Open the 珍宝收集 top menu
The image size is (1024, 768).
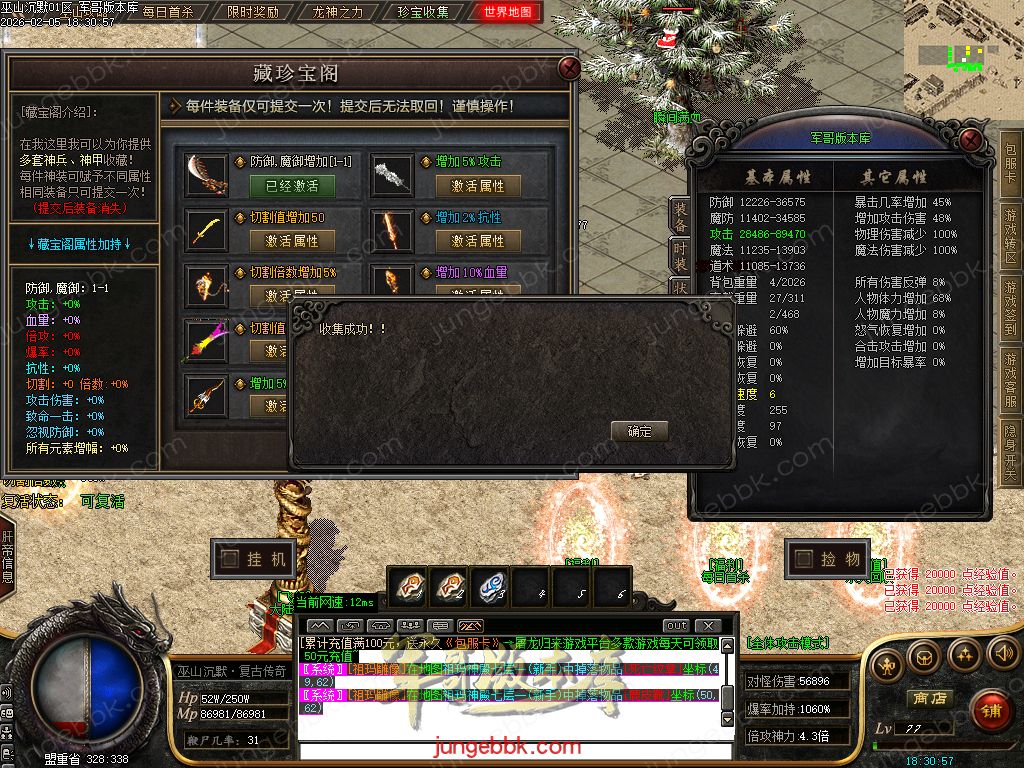pos(423,13)
